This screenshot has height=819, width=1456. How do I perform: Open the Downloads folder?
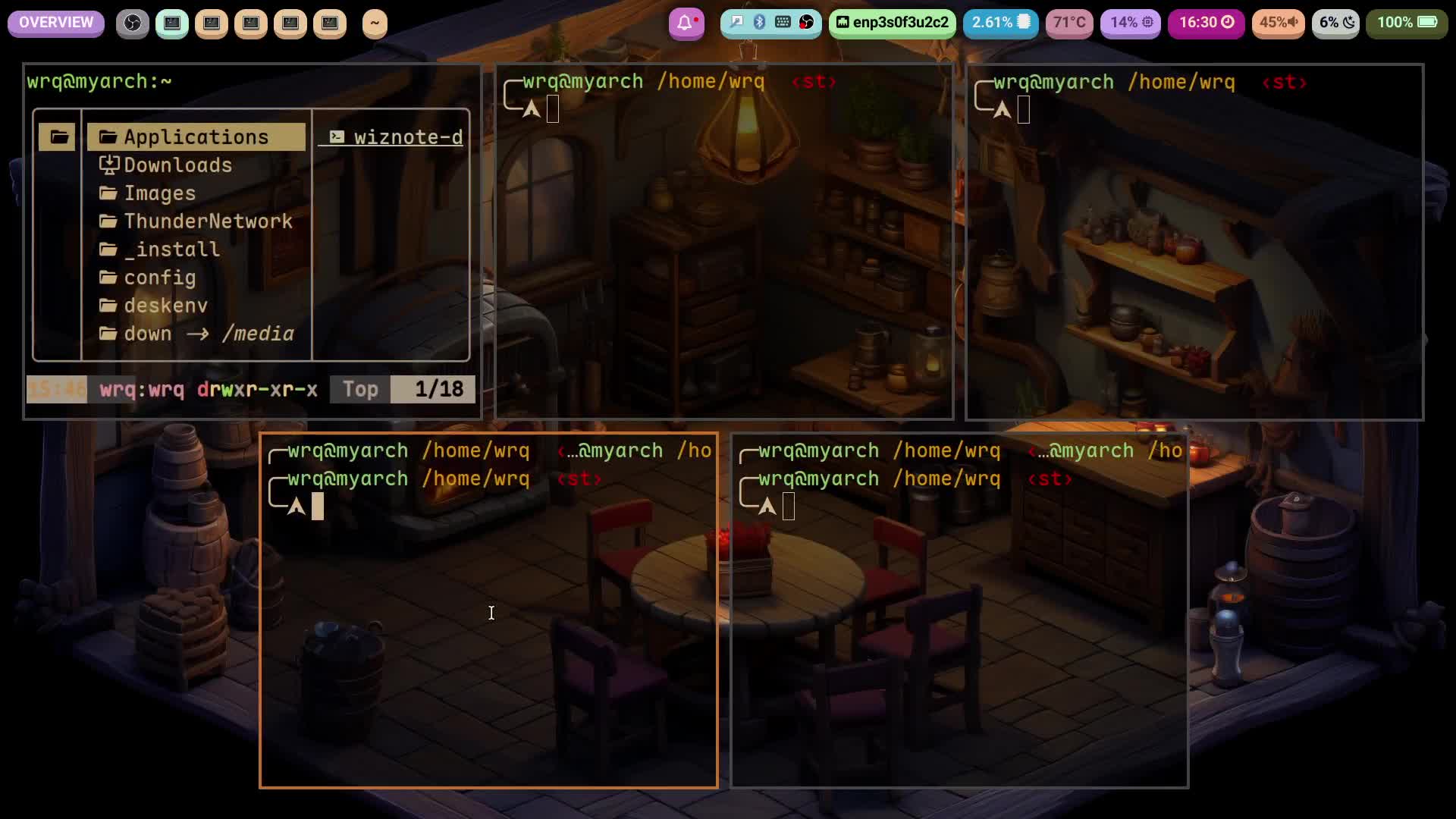[x=177, y=165]
